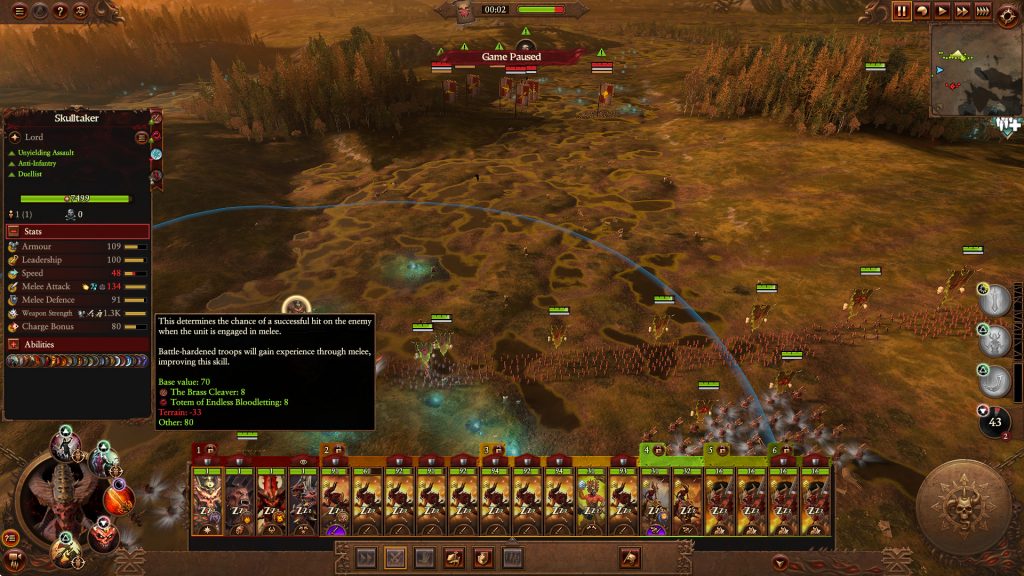Viewport: 1024px width, 576px height.
Task: Expand the Abilities section header
Action: pyautogui.click(x=78, y=344)
